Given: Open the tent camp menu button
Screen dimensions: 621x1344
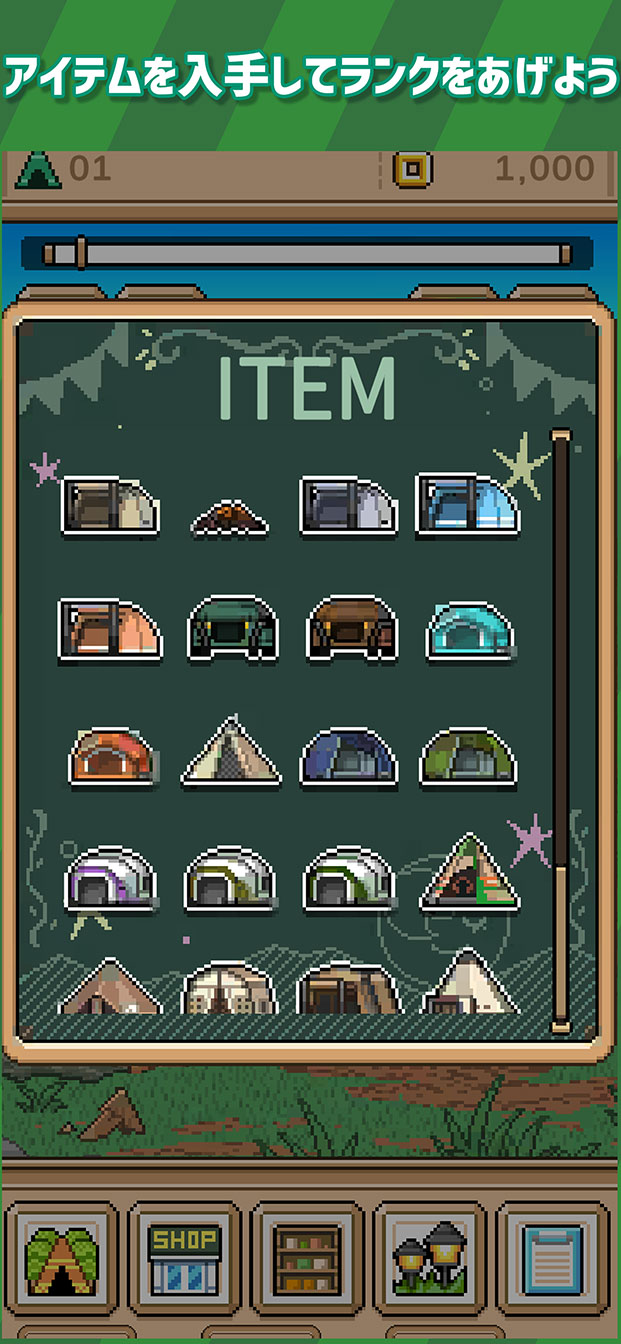Looking at the screenshot, I should [x=62, y=1258].
